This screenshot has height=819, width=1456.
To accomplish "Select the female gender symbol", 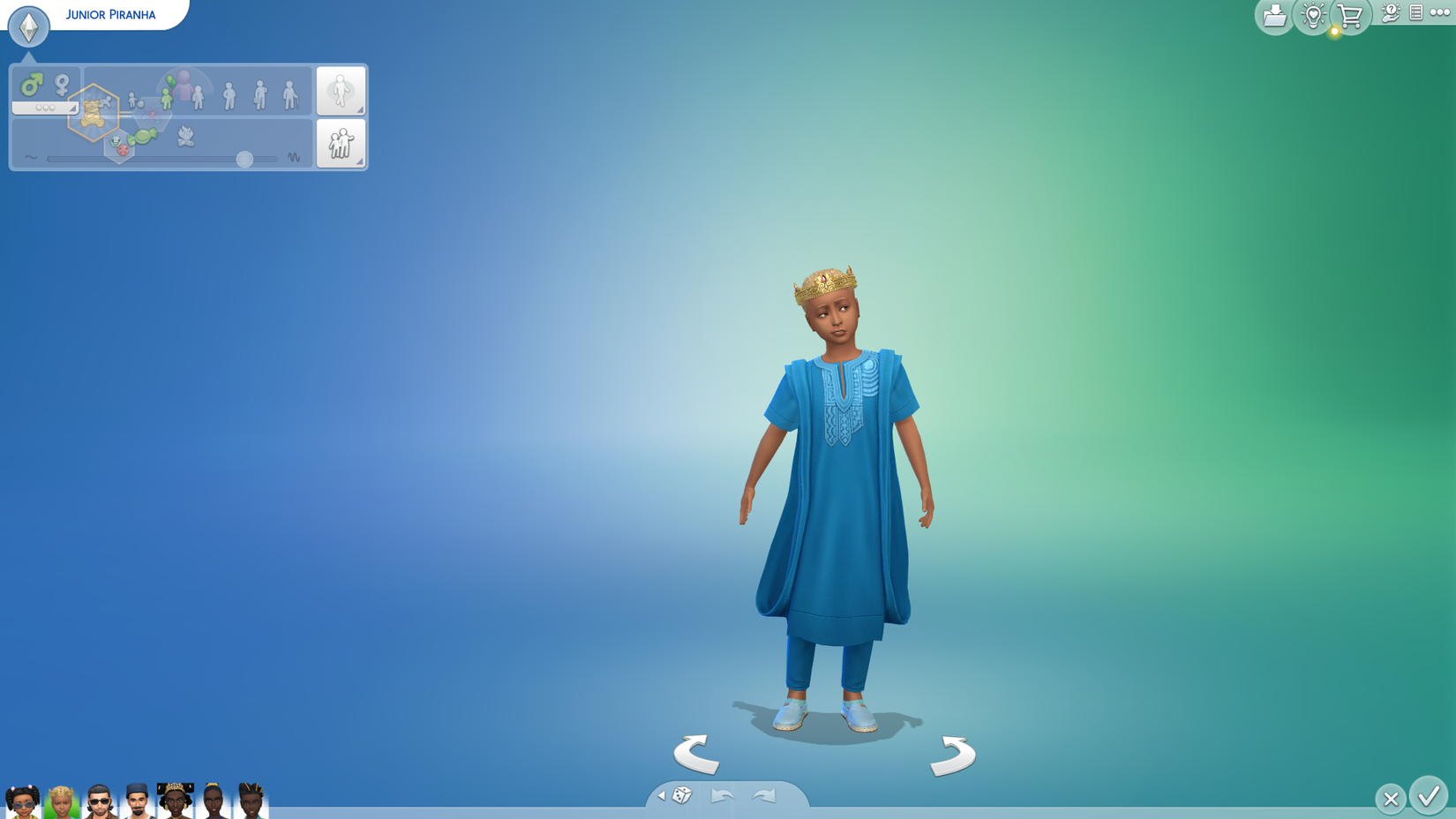I will tap(61, 85).
